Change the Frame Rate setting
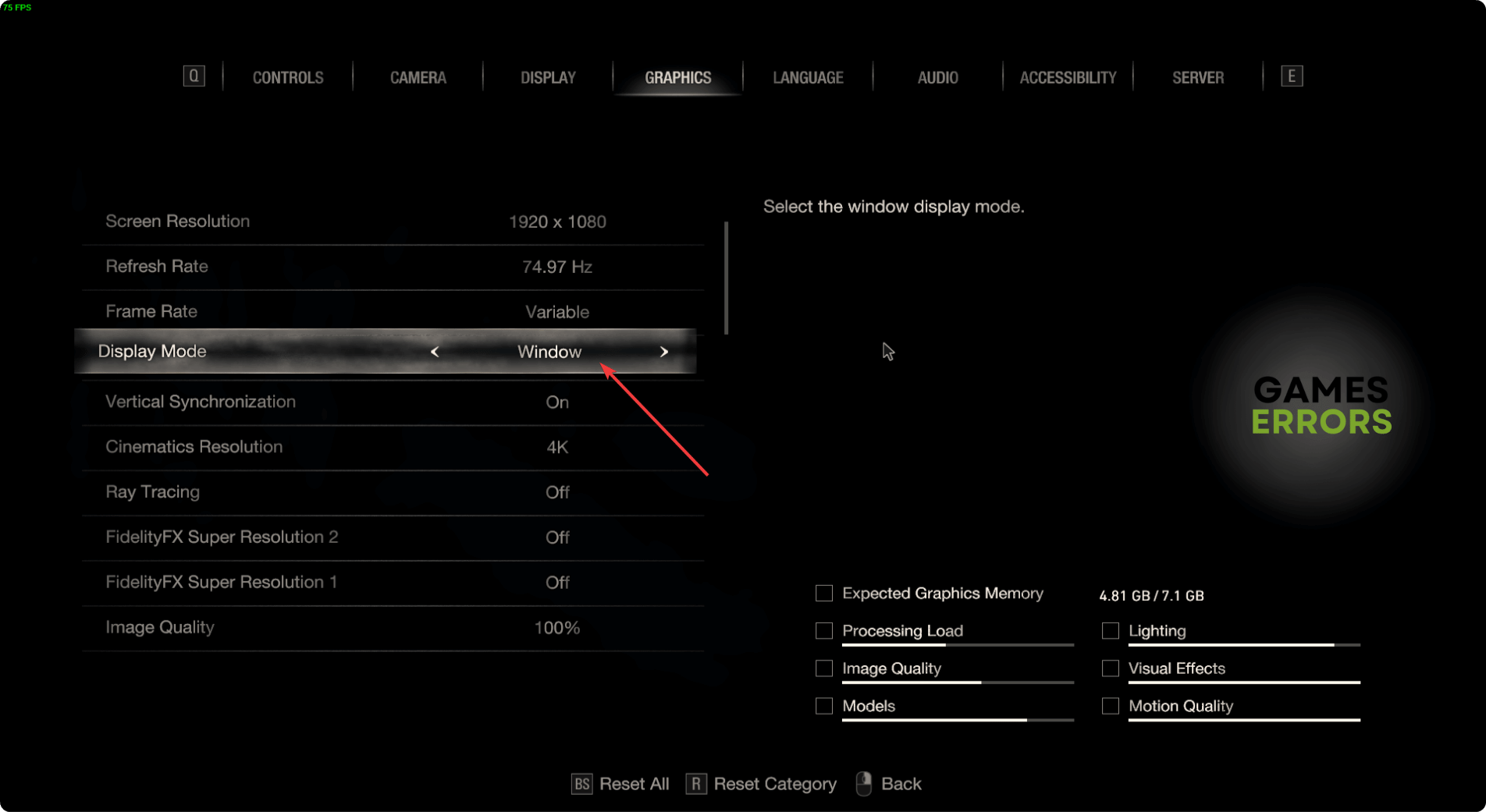1486x812 pixels. click(x=390, y=311)
